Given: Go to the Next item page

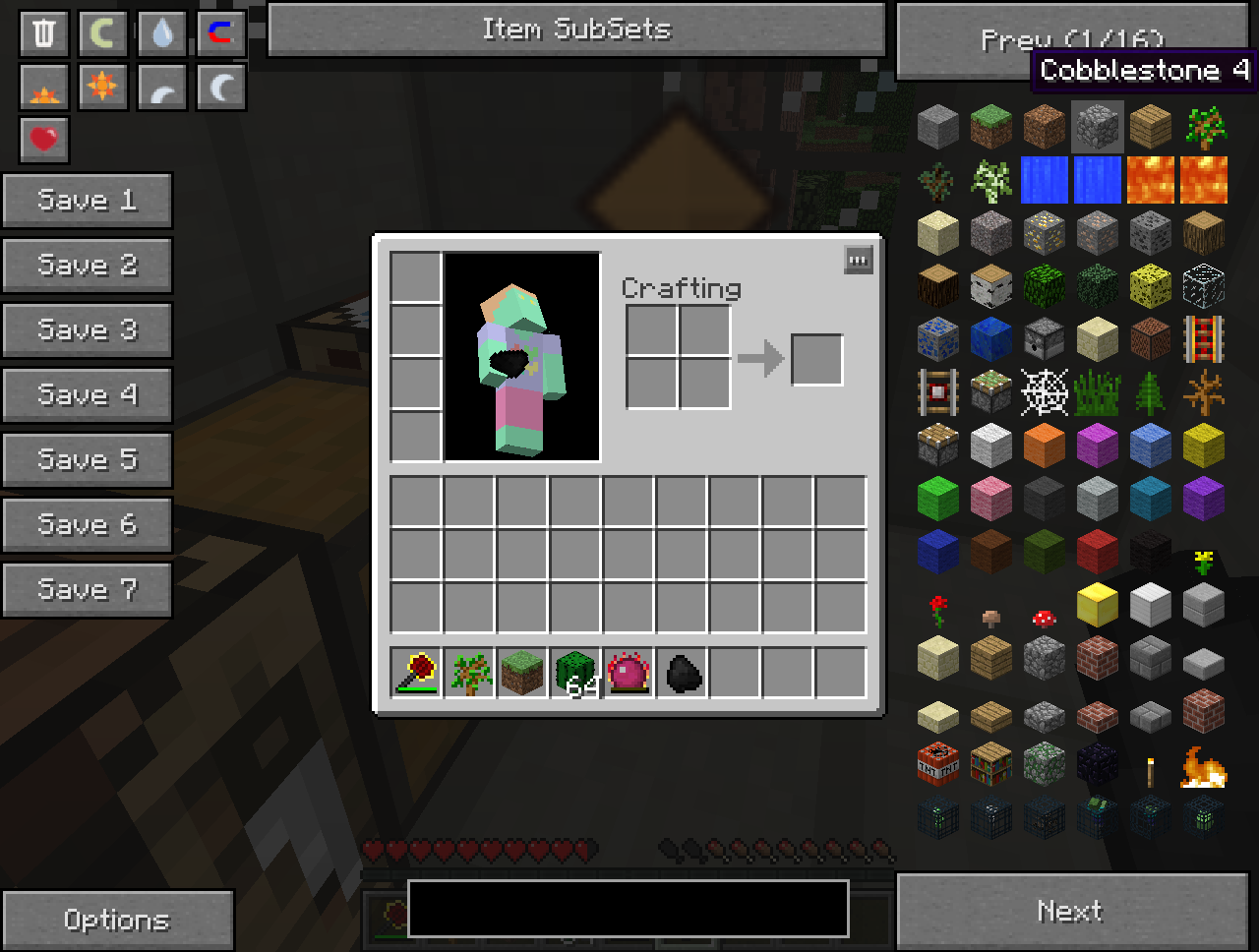Looking at the screenshot, I should click(x=1071, y=912).
